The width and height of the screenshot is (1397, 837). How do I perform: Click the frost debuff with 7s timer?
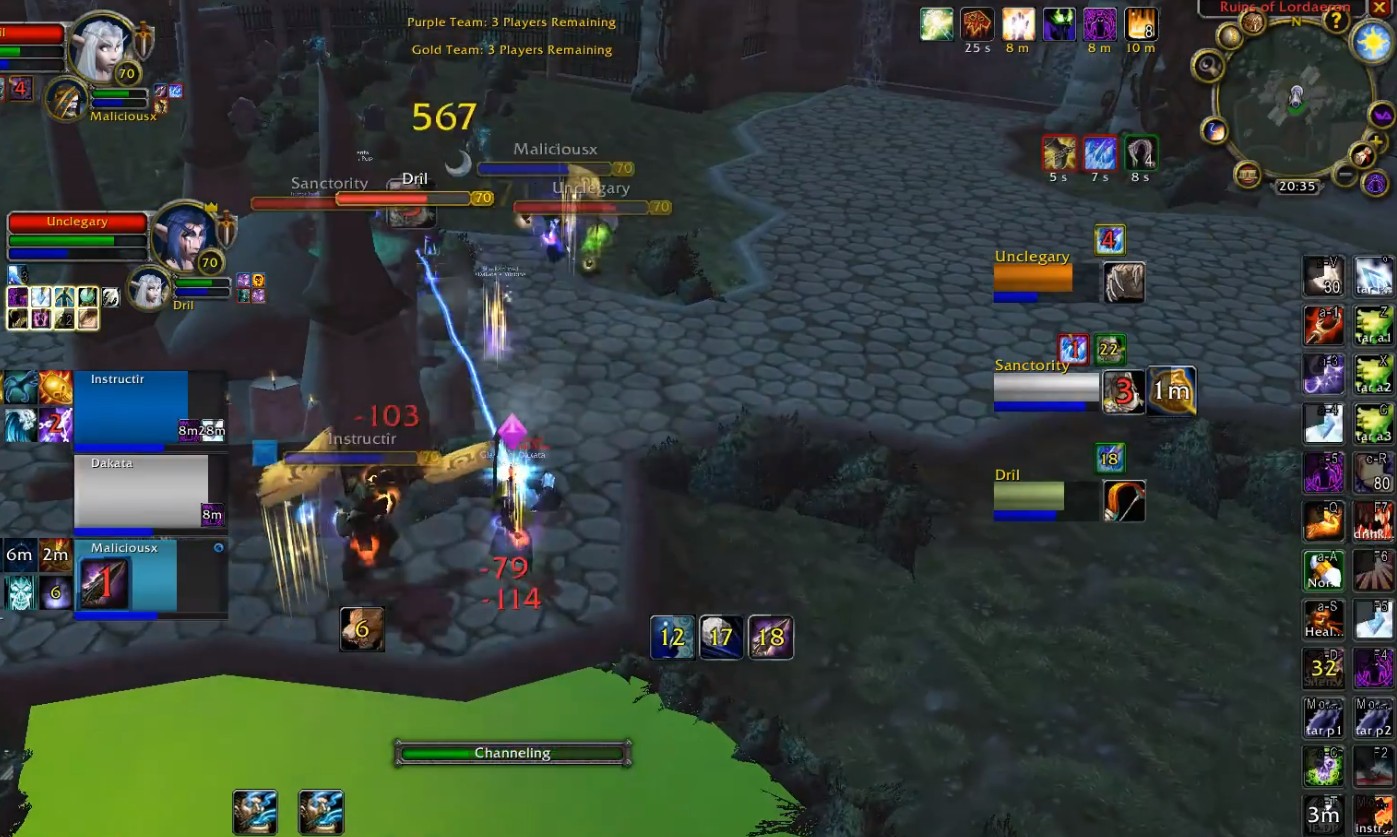coord(1100,151)
